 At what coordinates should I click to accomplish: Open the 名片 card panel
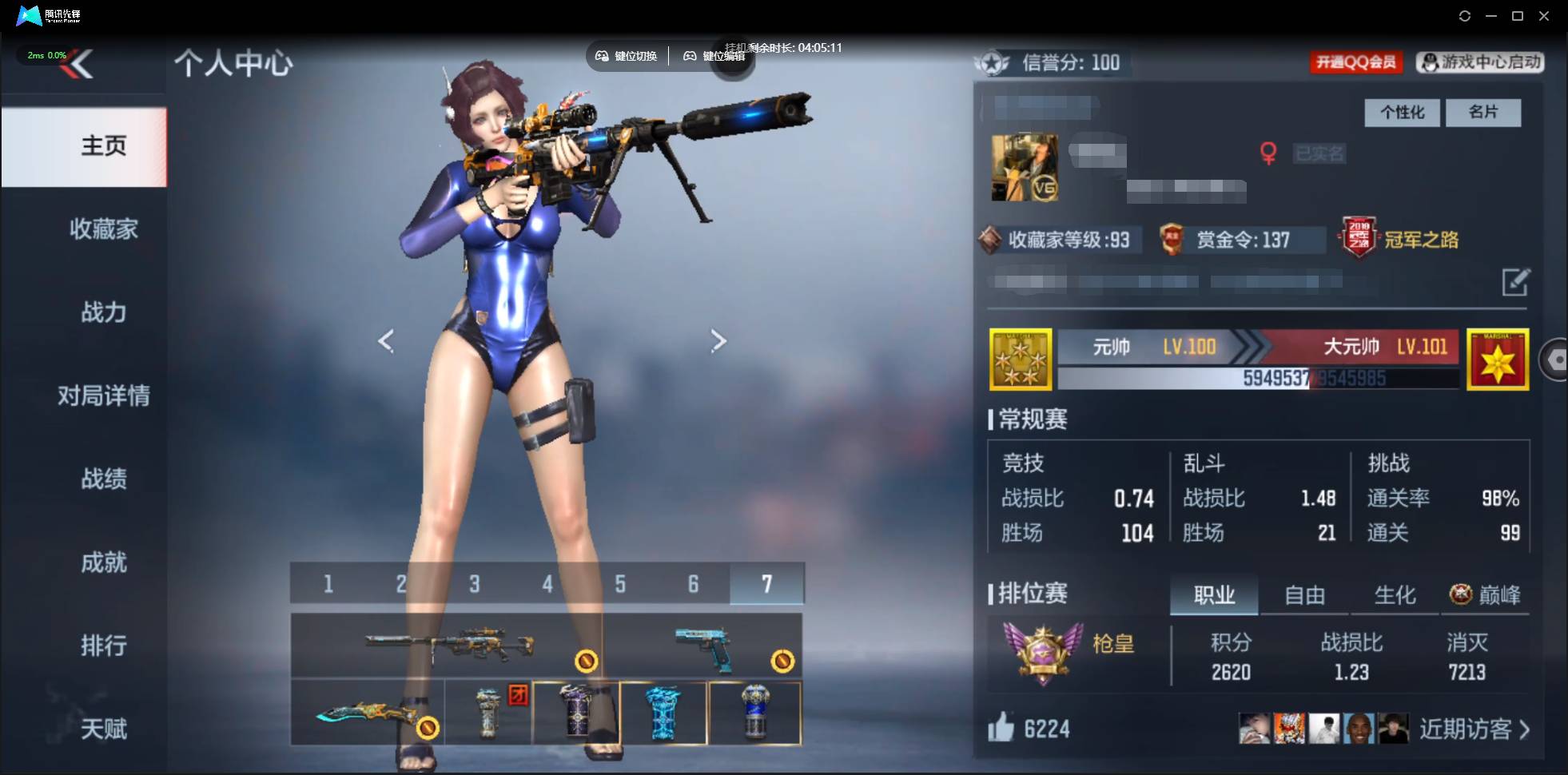pos(1484,113)
